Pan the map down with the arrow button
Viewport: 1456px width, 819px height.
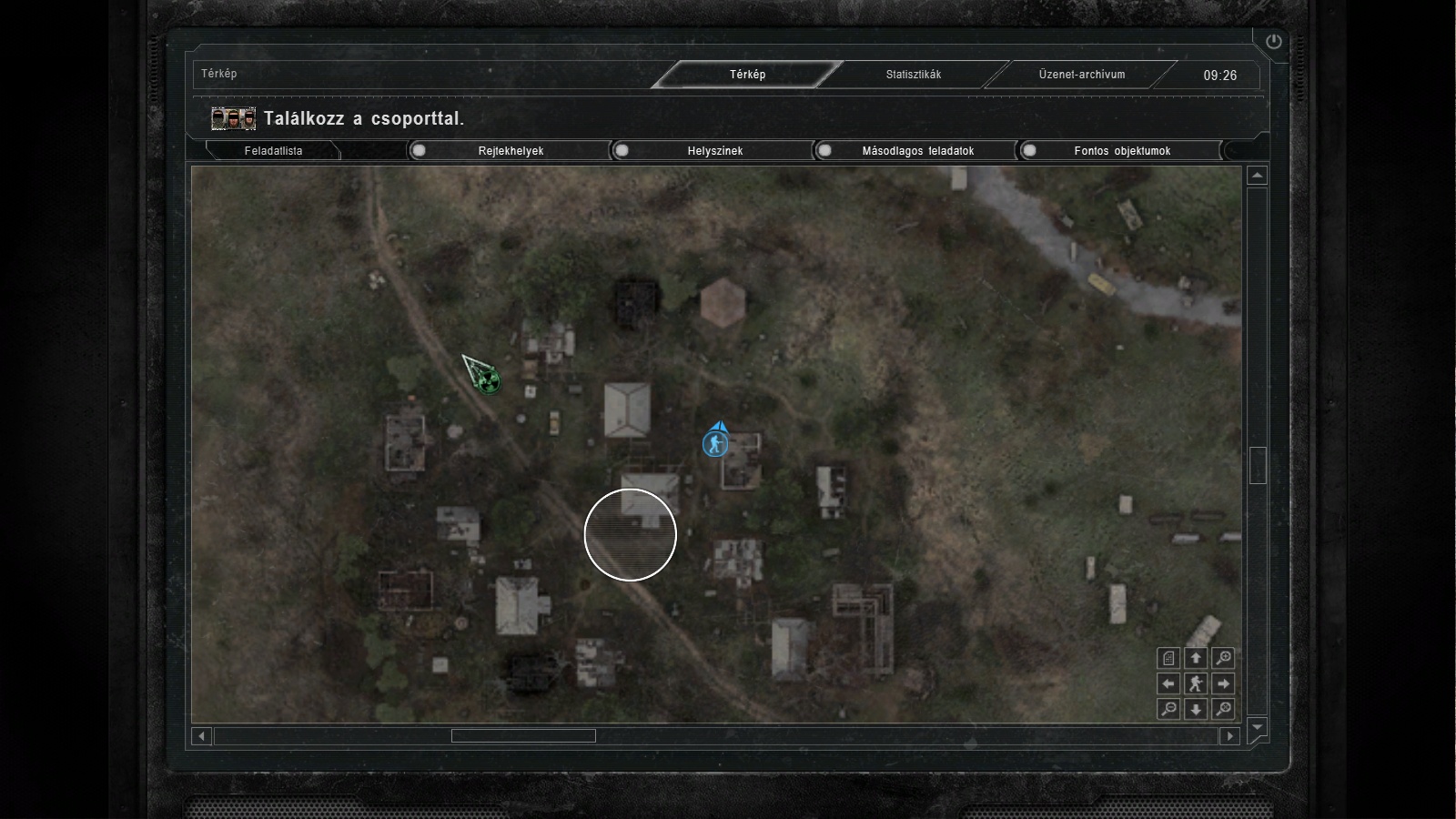(x=1196, y=709)
